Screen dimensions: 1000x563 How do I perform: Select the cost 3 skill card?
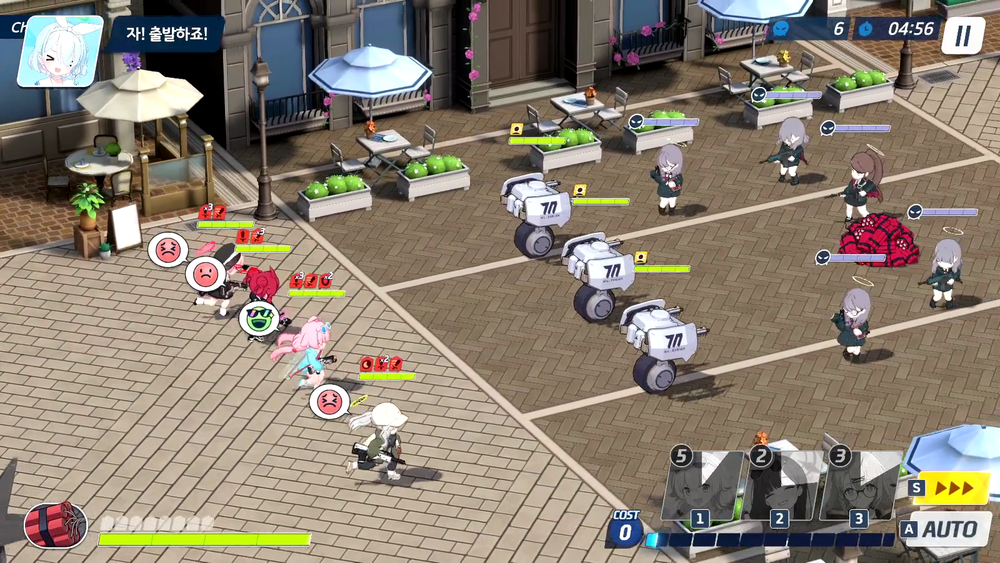click(x=860, y=487)
